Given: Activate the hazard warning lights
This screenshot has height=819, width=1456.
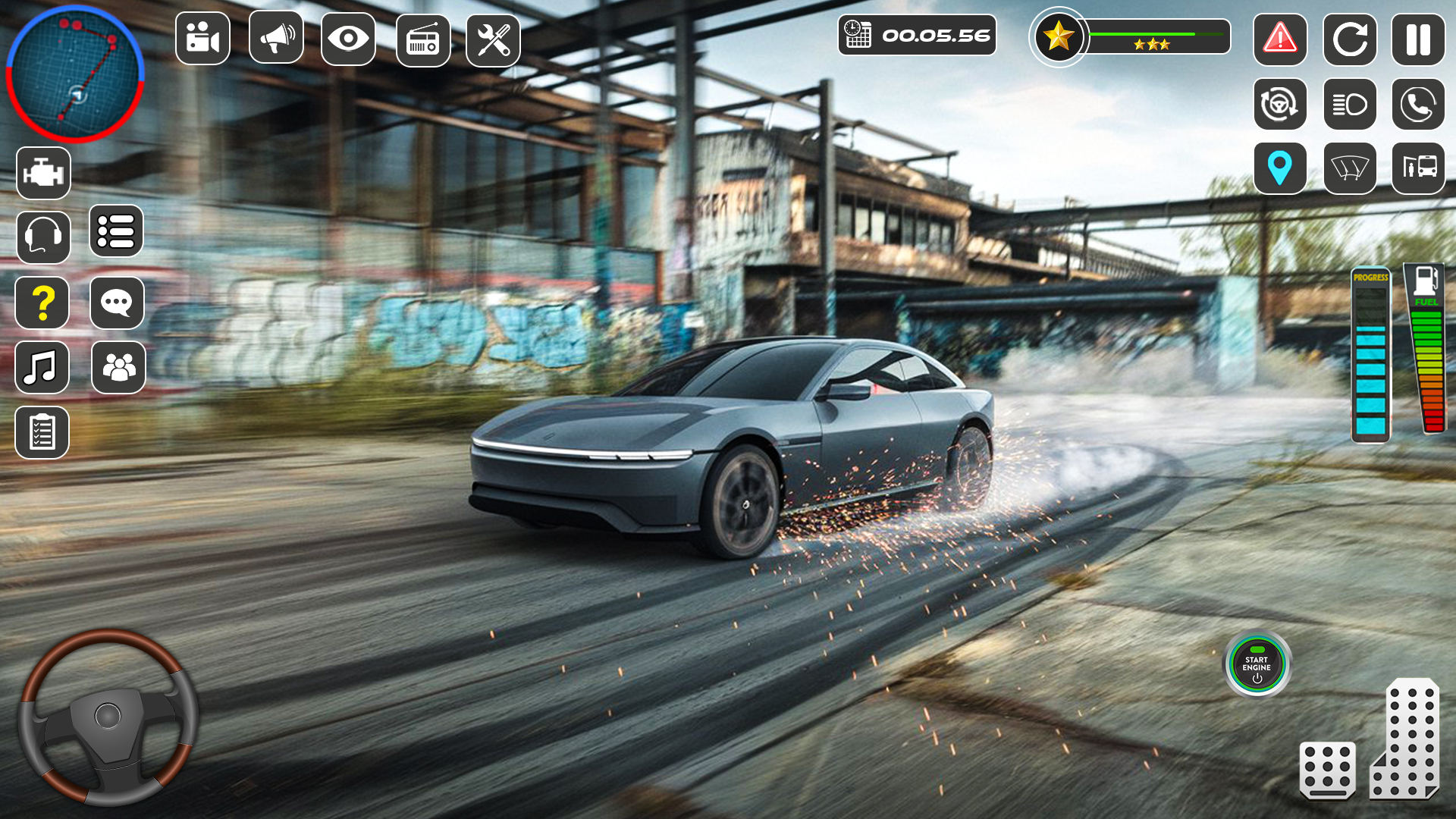Looking at the screenshot, I should (x=1280, y=39).
